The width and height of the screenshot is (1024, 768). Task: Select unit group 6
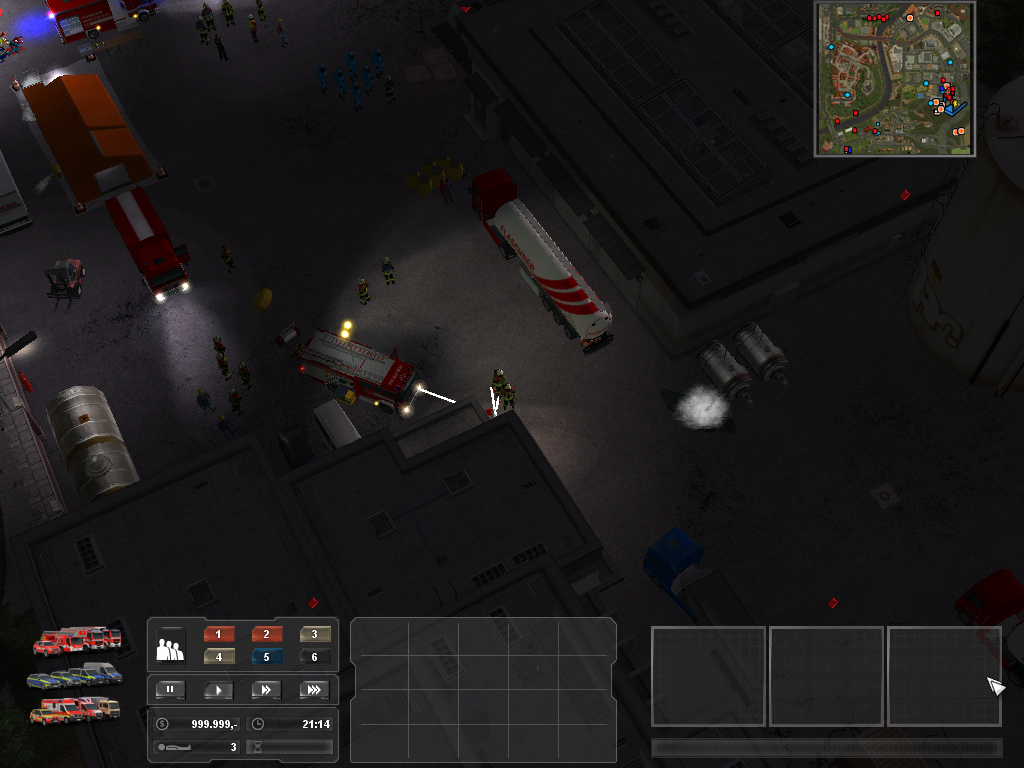coord(315,657)
